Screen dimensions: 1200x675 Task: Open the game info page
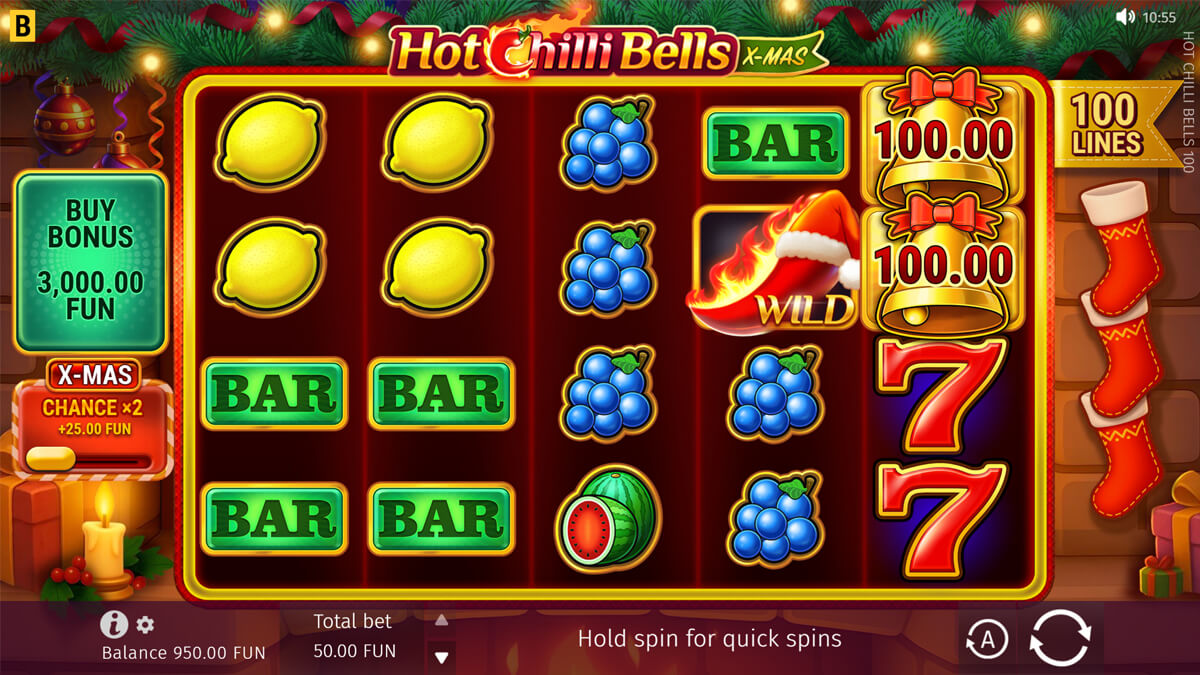(114, 625)
